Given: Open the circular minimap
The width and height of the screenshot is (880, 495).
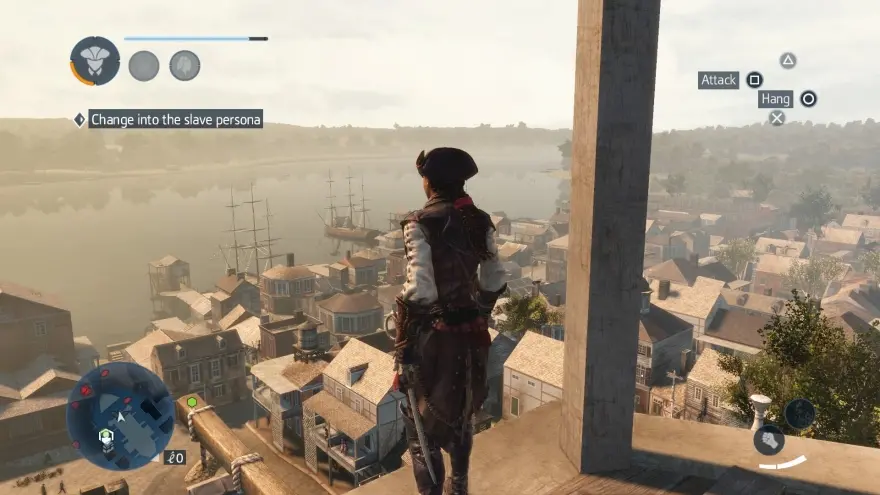Looking at the screenshot, I should (120, 416).
